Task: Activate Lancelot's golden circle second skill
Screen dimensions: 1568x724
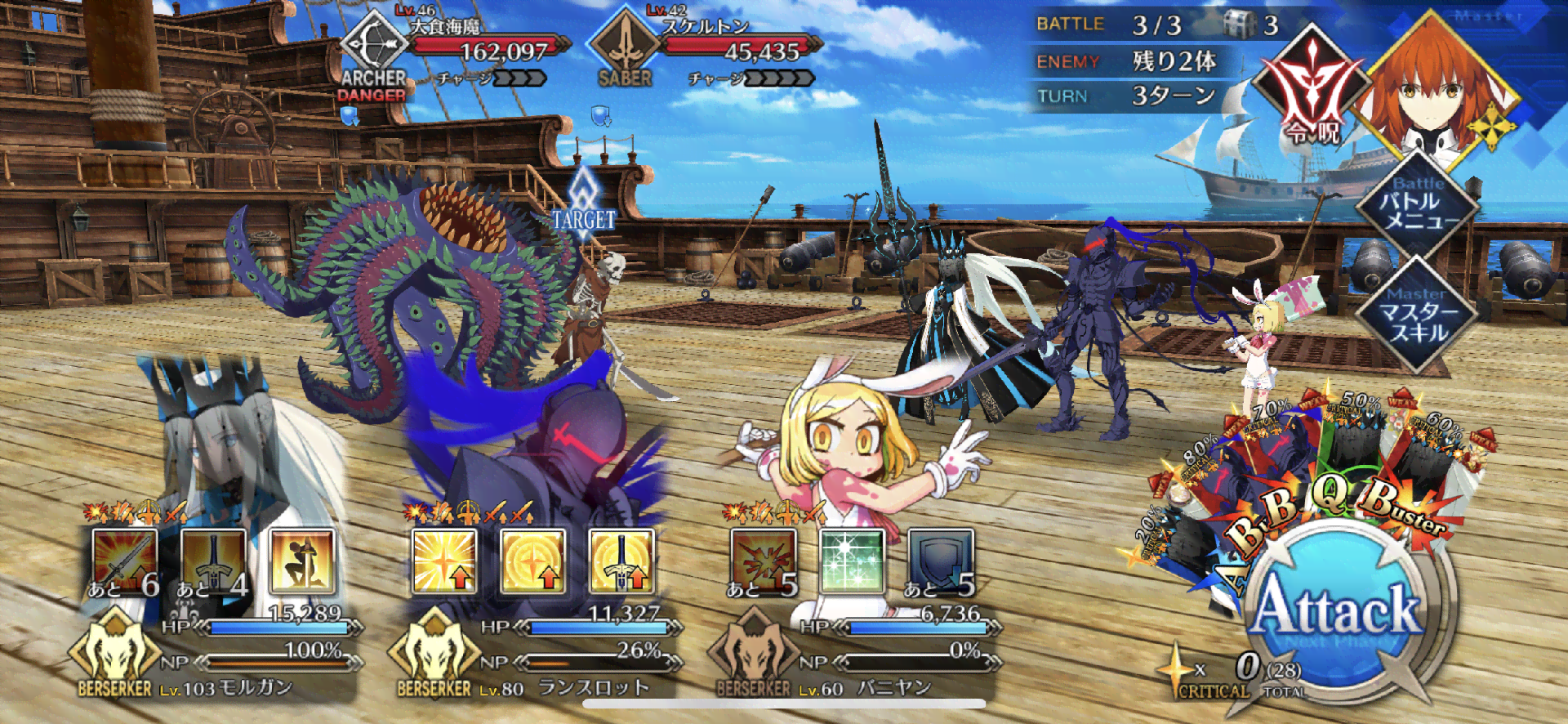Action: click(x=532, y=561)
